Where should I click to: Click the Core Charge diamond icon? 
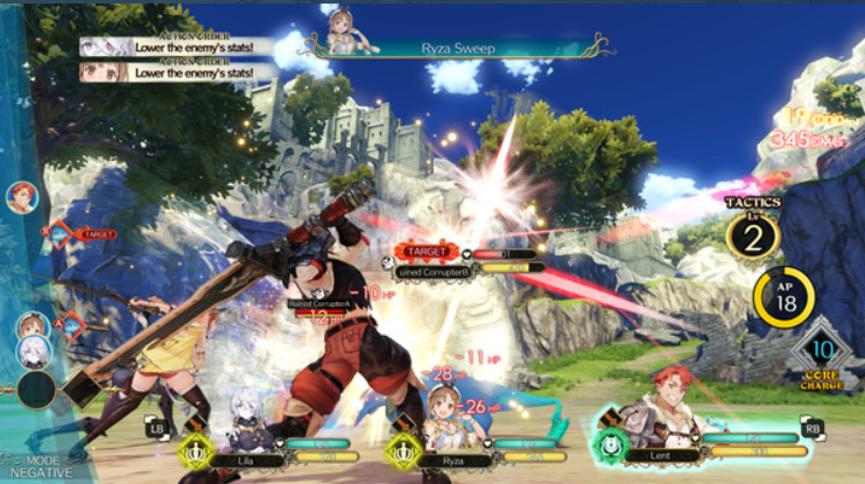tap(820, 352)
